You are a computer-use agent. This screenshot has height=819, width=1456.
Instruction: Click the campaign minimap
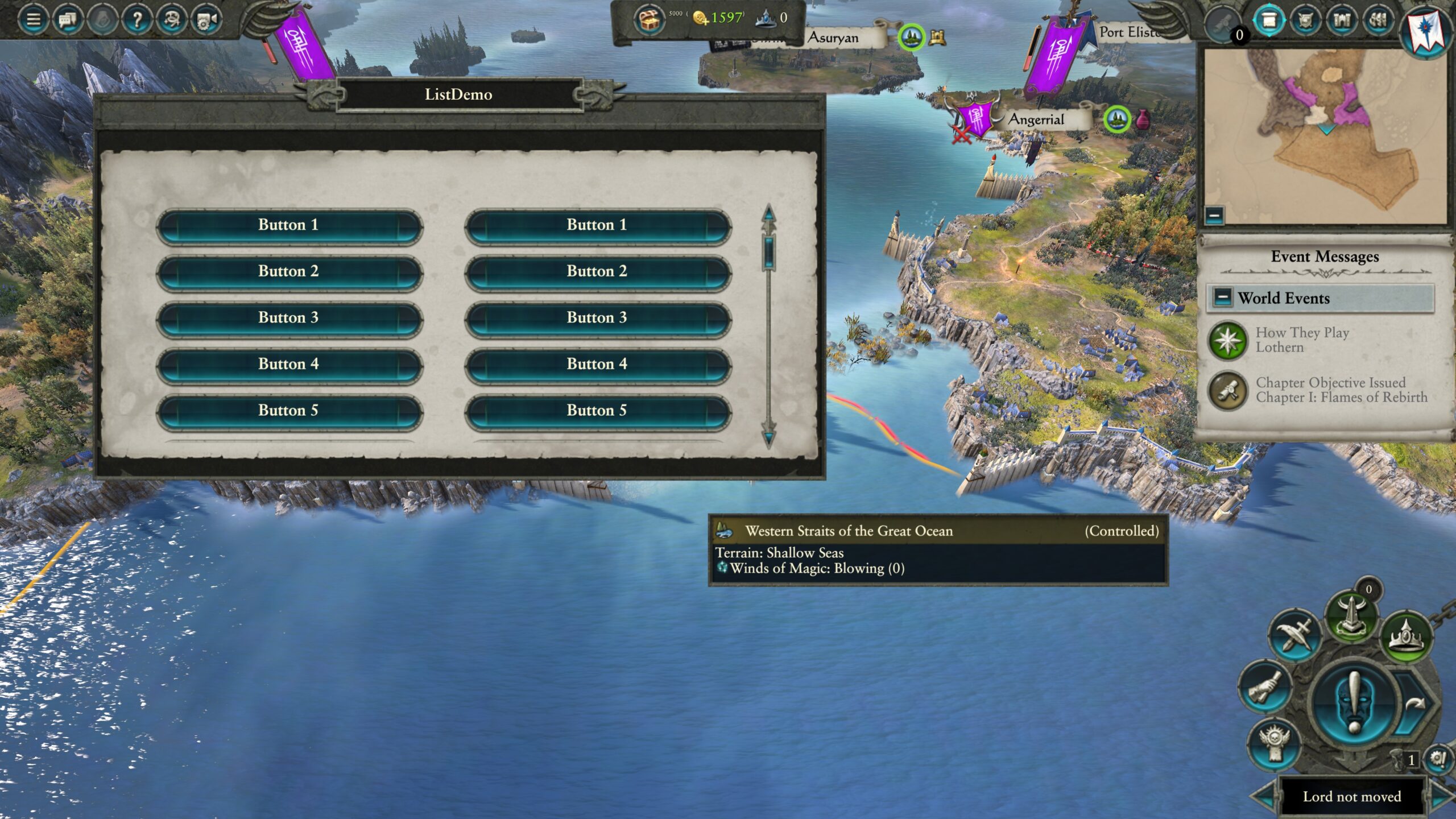1325,136
